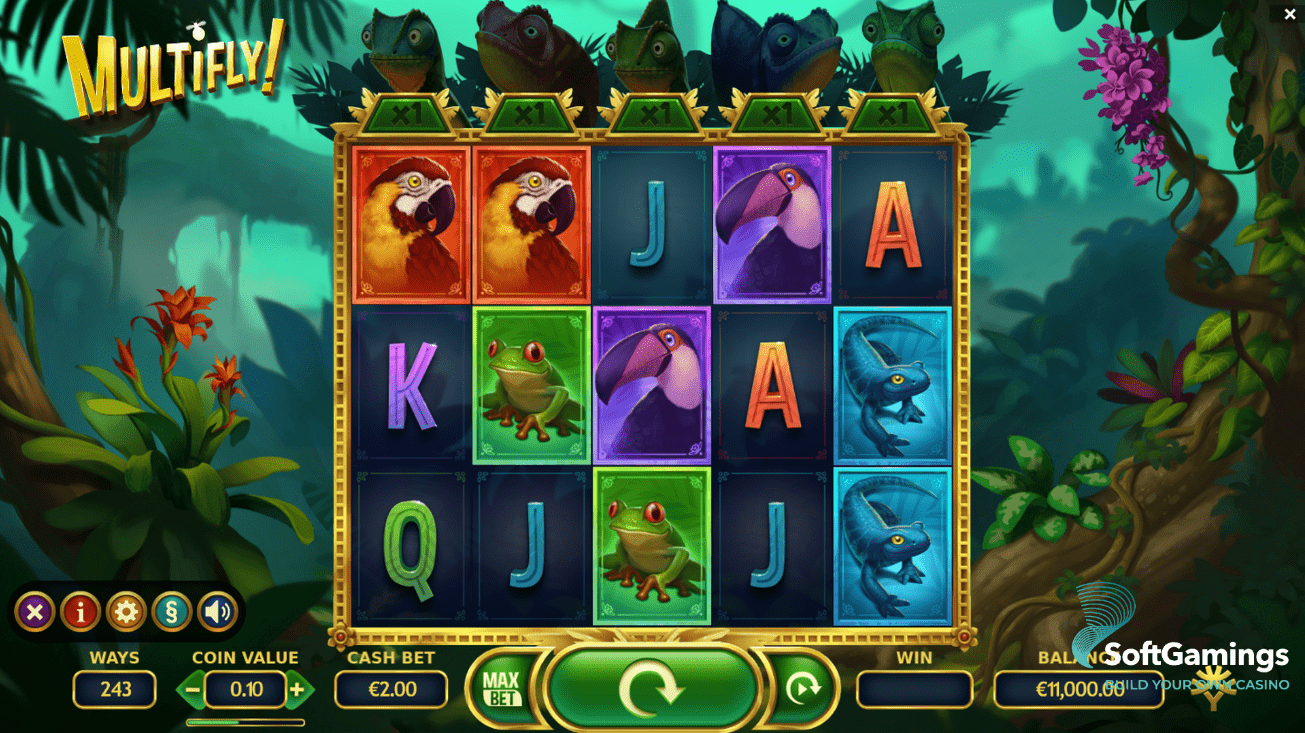The image size is (1305, 733).
Task: Close the game with the top-right X
Action: [1290, 14]
